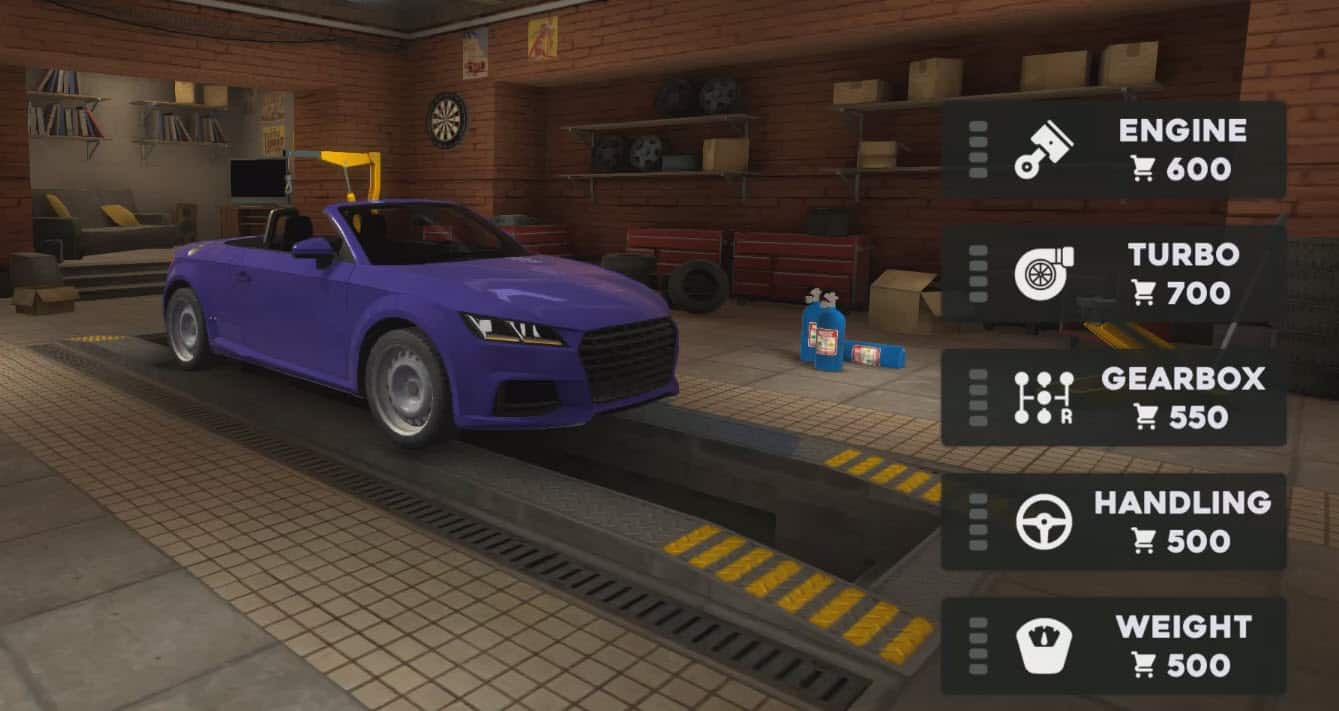Select the Gearbox upgrade option
This screenshot has height=711, width=1339.
pos(1113,398)
